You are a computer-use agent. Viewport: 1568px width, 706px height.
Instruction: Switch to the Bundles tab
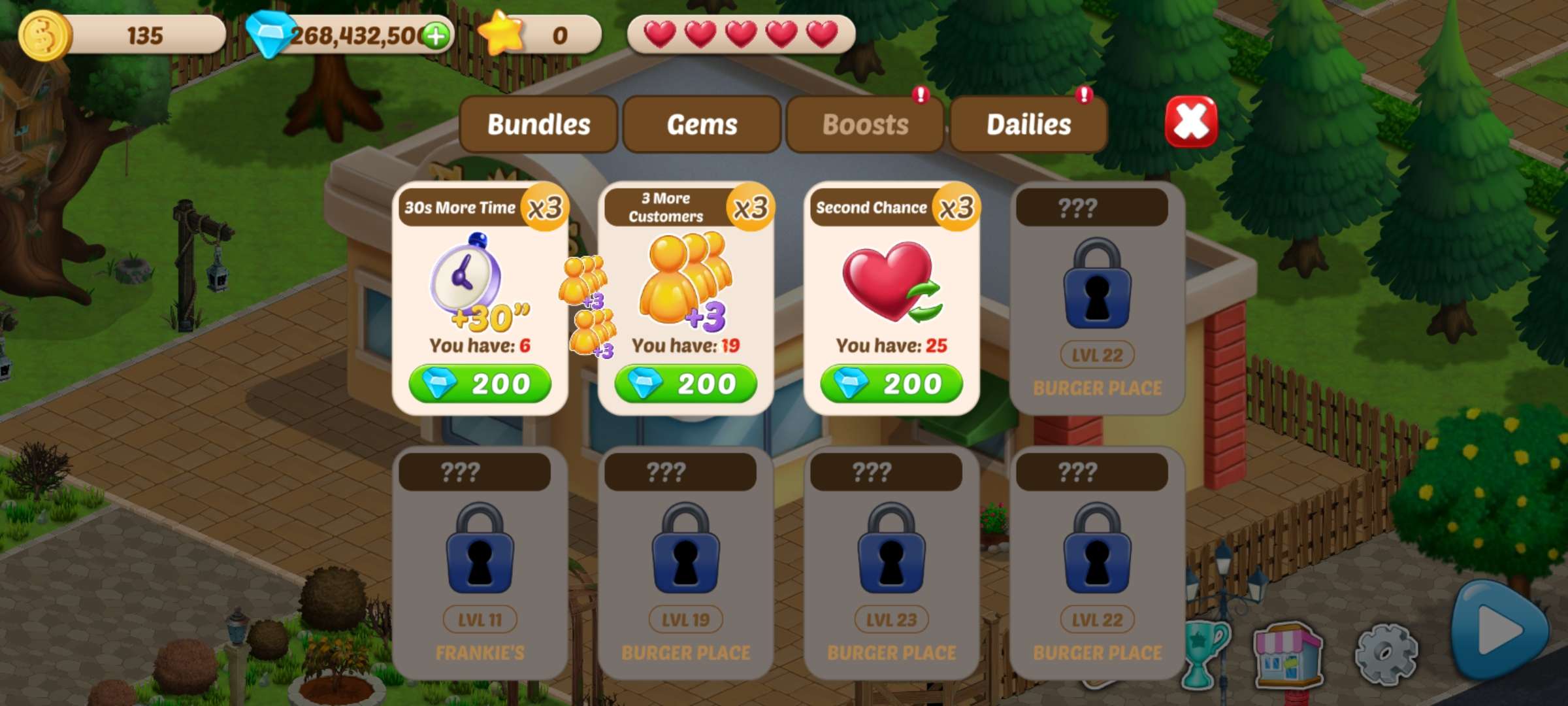click(x=538, y=124)
